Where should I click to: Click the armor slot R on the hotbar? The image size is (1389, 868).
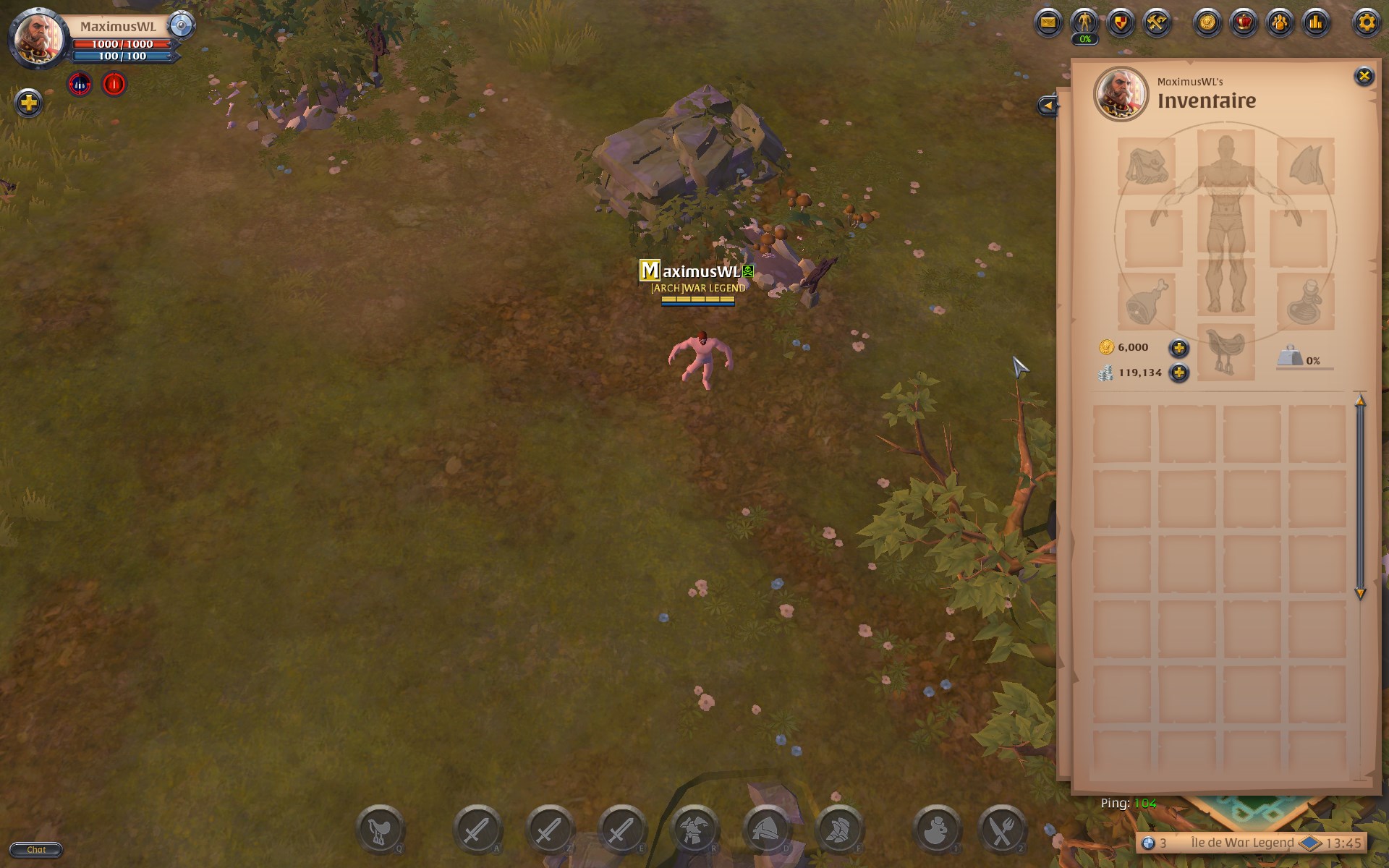[x=696, y=830]
